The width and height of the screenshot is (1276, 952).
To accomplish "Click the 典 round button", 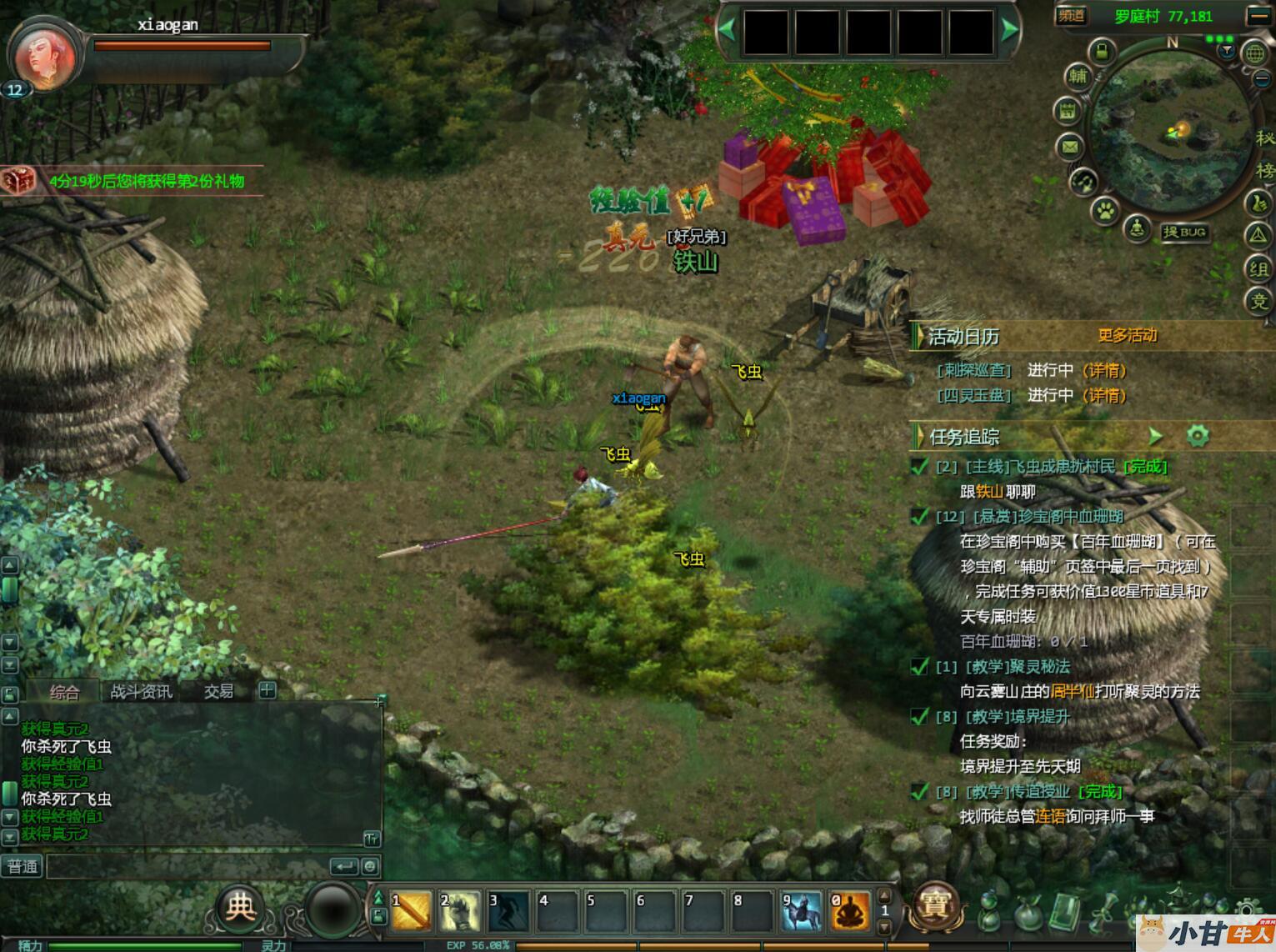I will (240, 907).
